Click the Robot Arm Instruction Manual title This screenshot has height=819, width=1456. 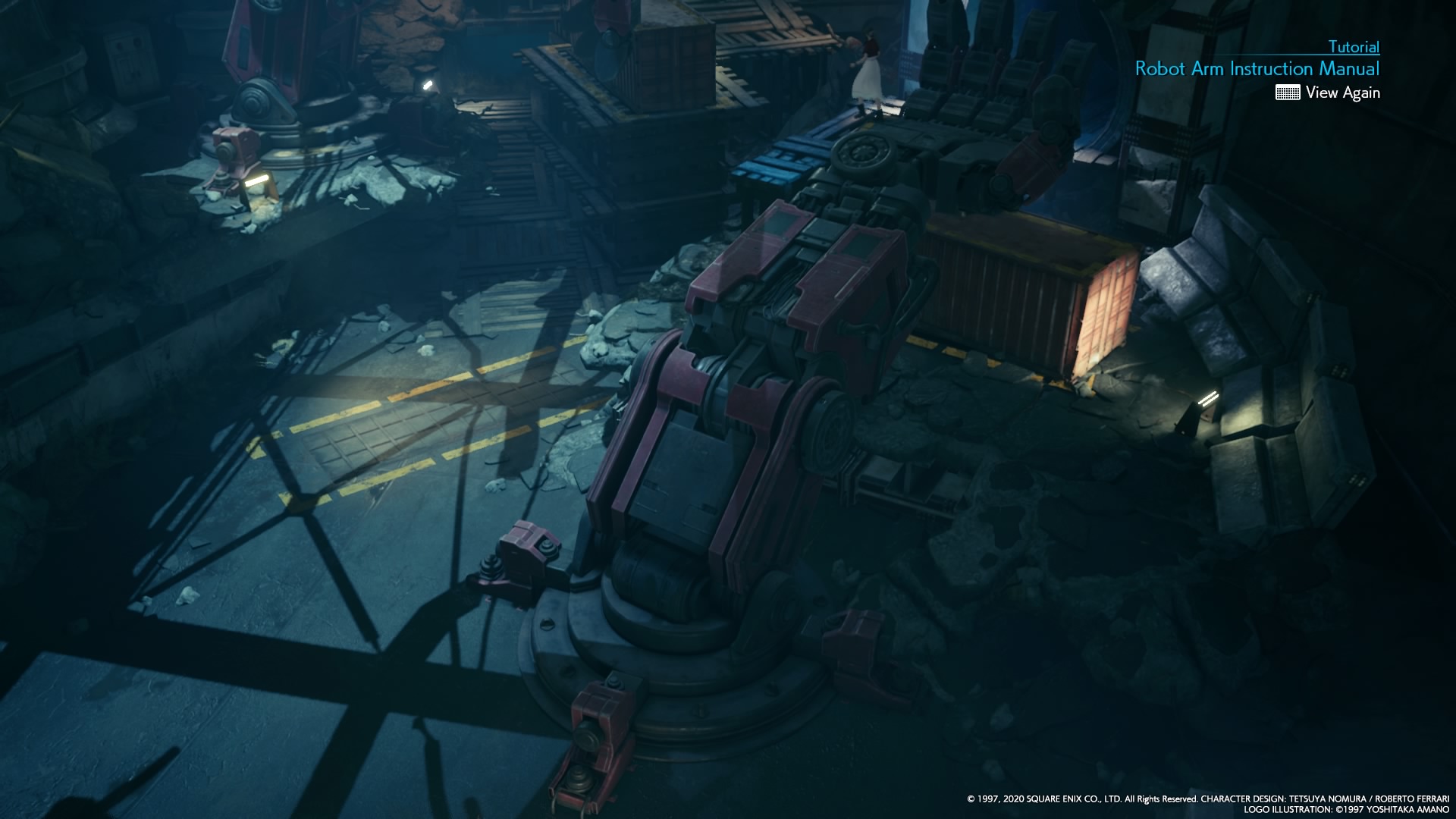click(x=1257, y=68)
